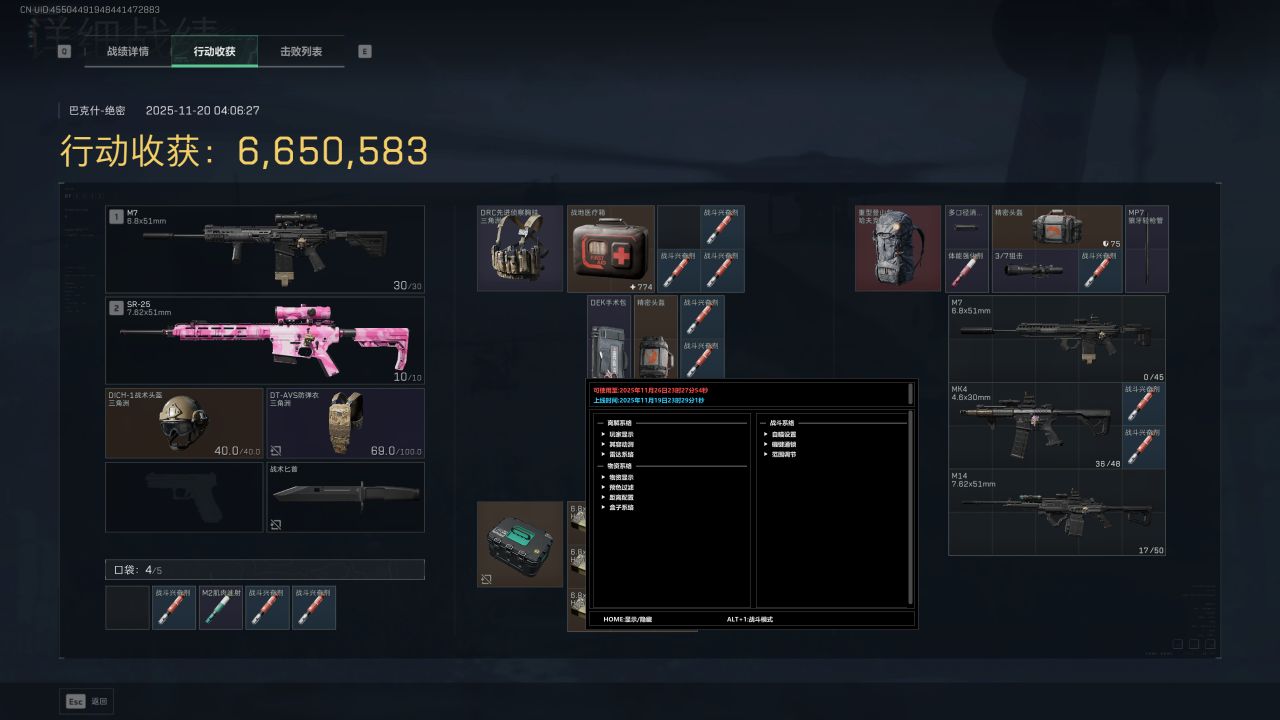
Task: Select the M2 teal injector in pockets
Action: 221,608
